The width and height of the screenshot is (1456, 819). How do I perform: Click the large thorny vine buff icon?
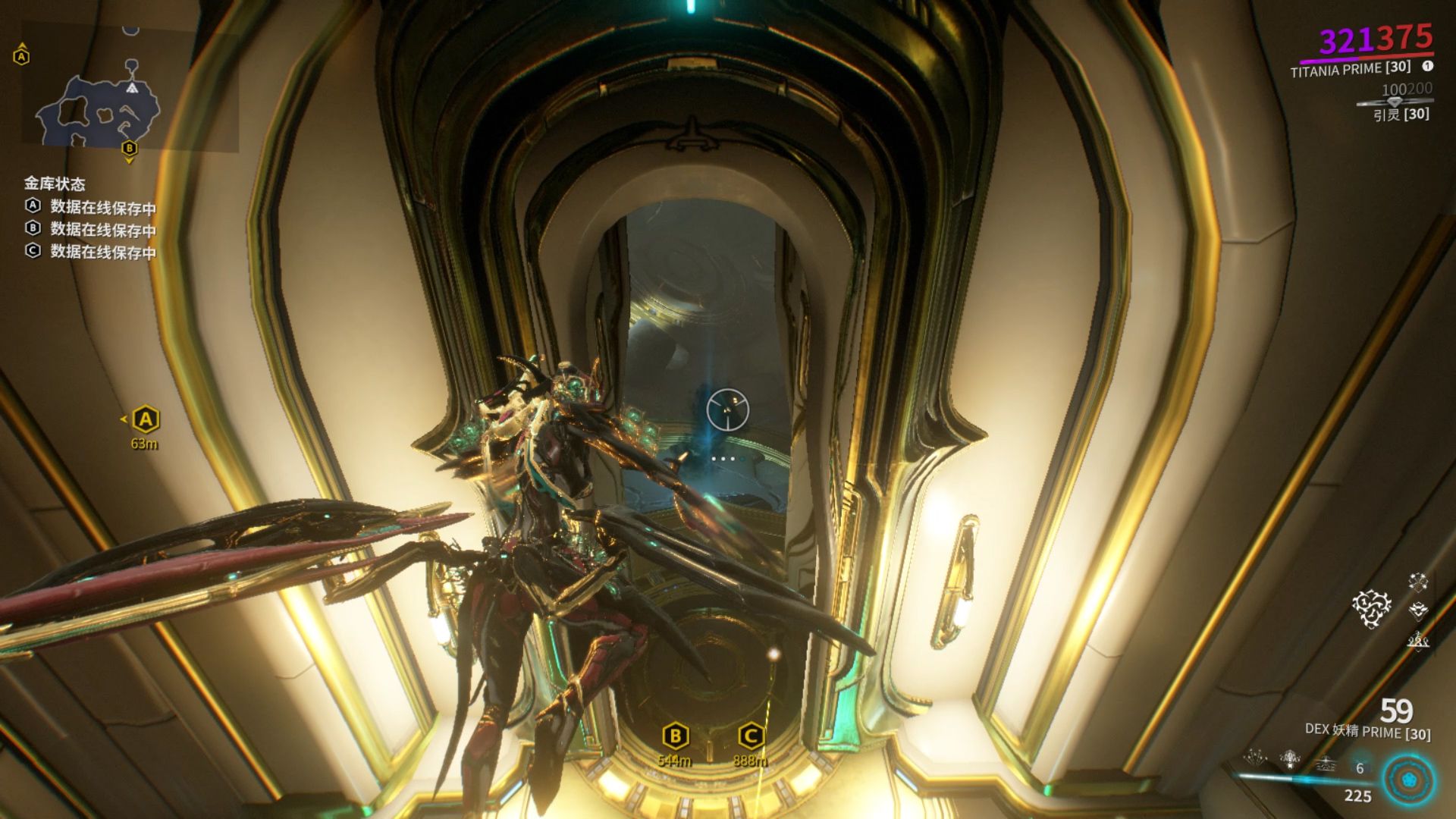[1371, 609]
